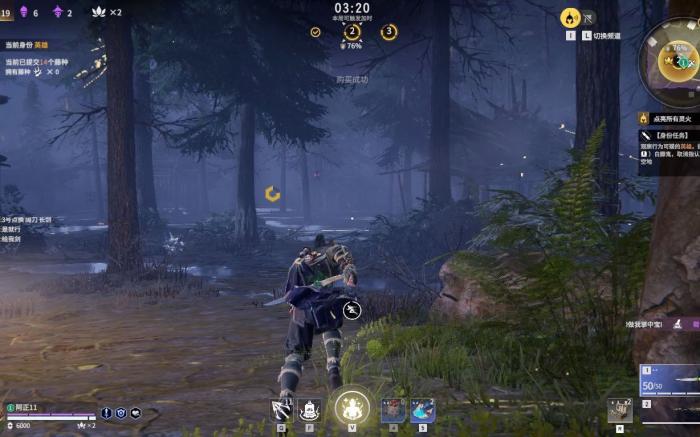
Task: Click the yellow helmet channel icon
Action: pos(570,17)
